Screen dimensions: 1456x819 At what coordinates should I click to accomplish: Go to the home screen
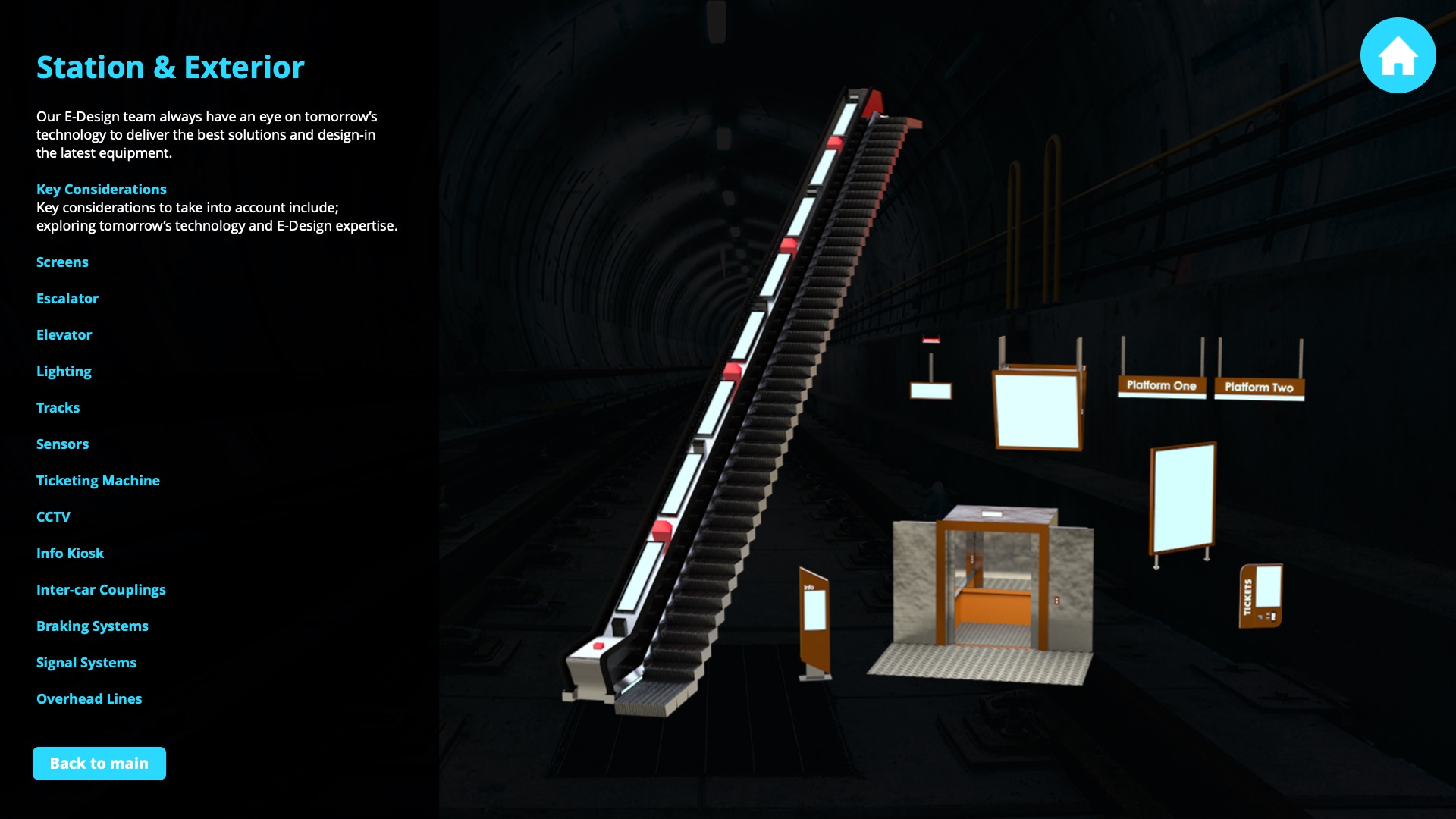tap(1398, 55)
